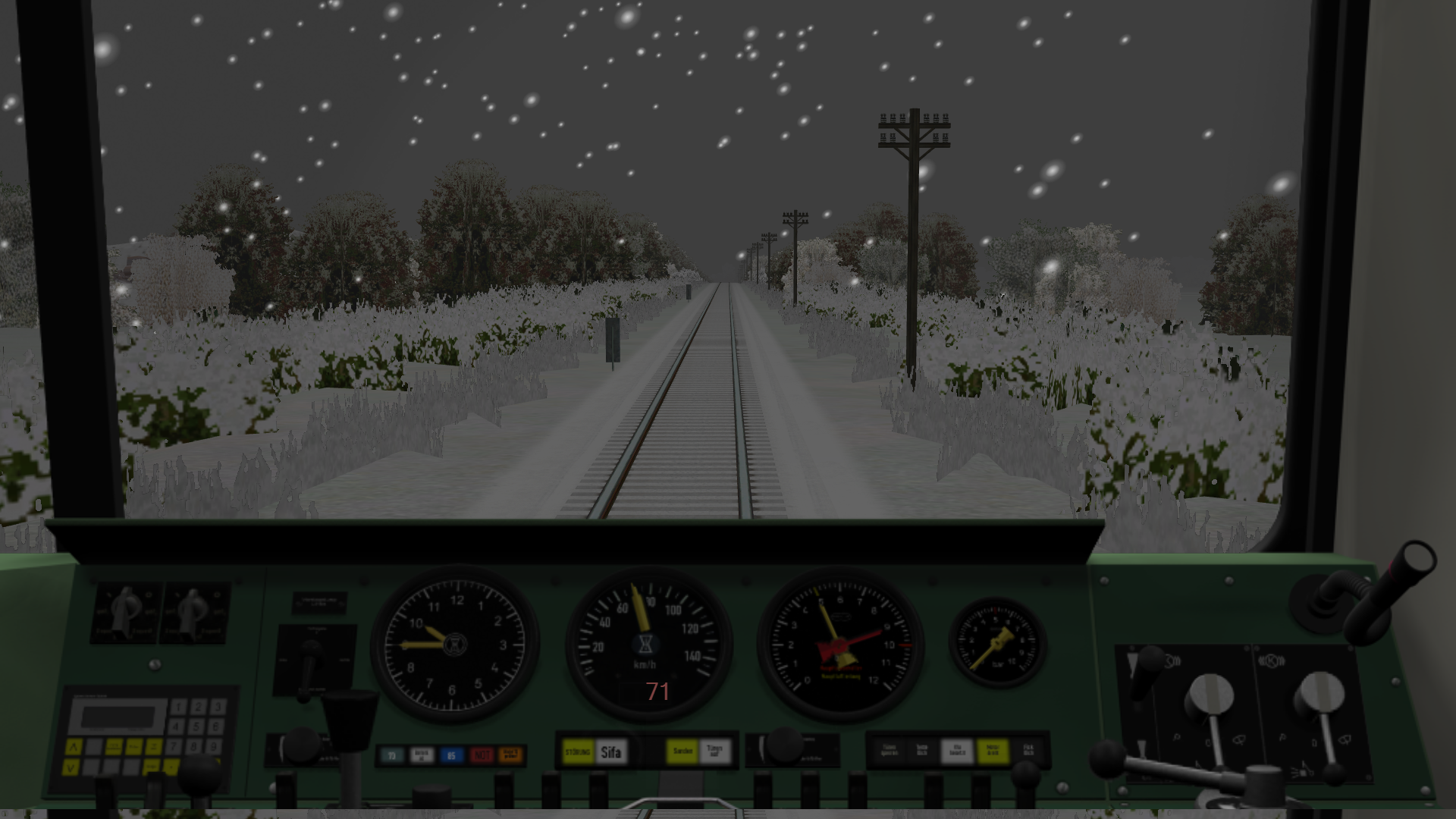Viewport: 1456px width, 819px height.
Task: Activate the yellow Sanden button
Action: click(x=682, y=752)
